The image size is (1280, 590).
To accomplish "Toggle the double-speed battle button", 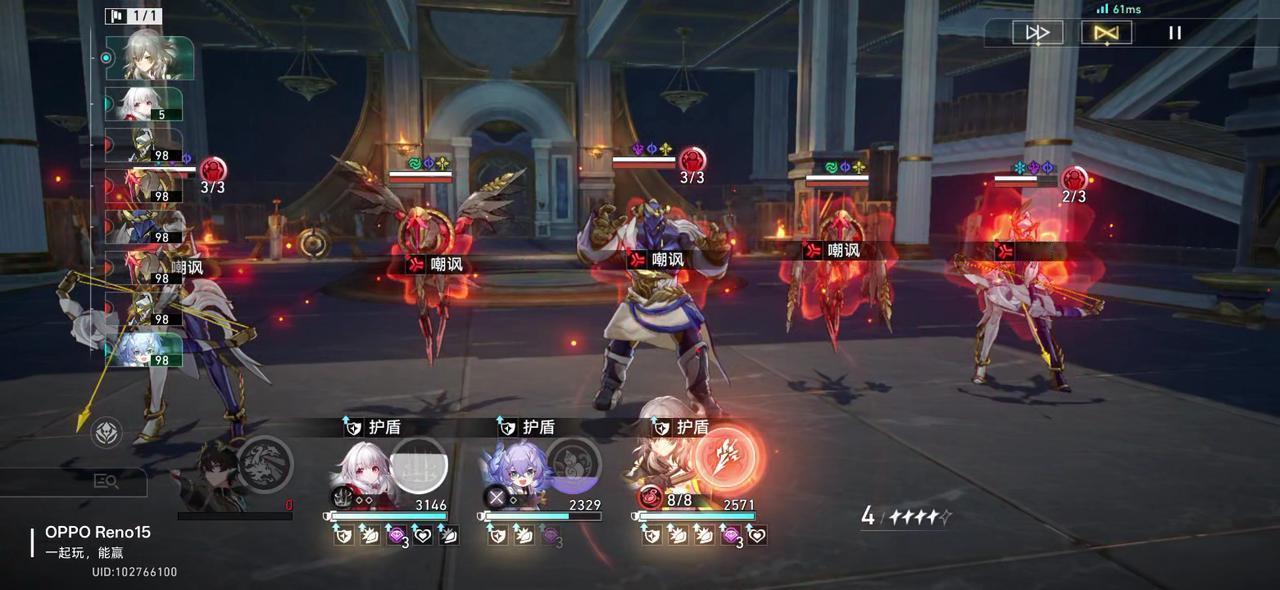I will point(1037,33).
